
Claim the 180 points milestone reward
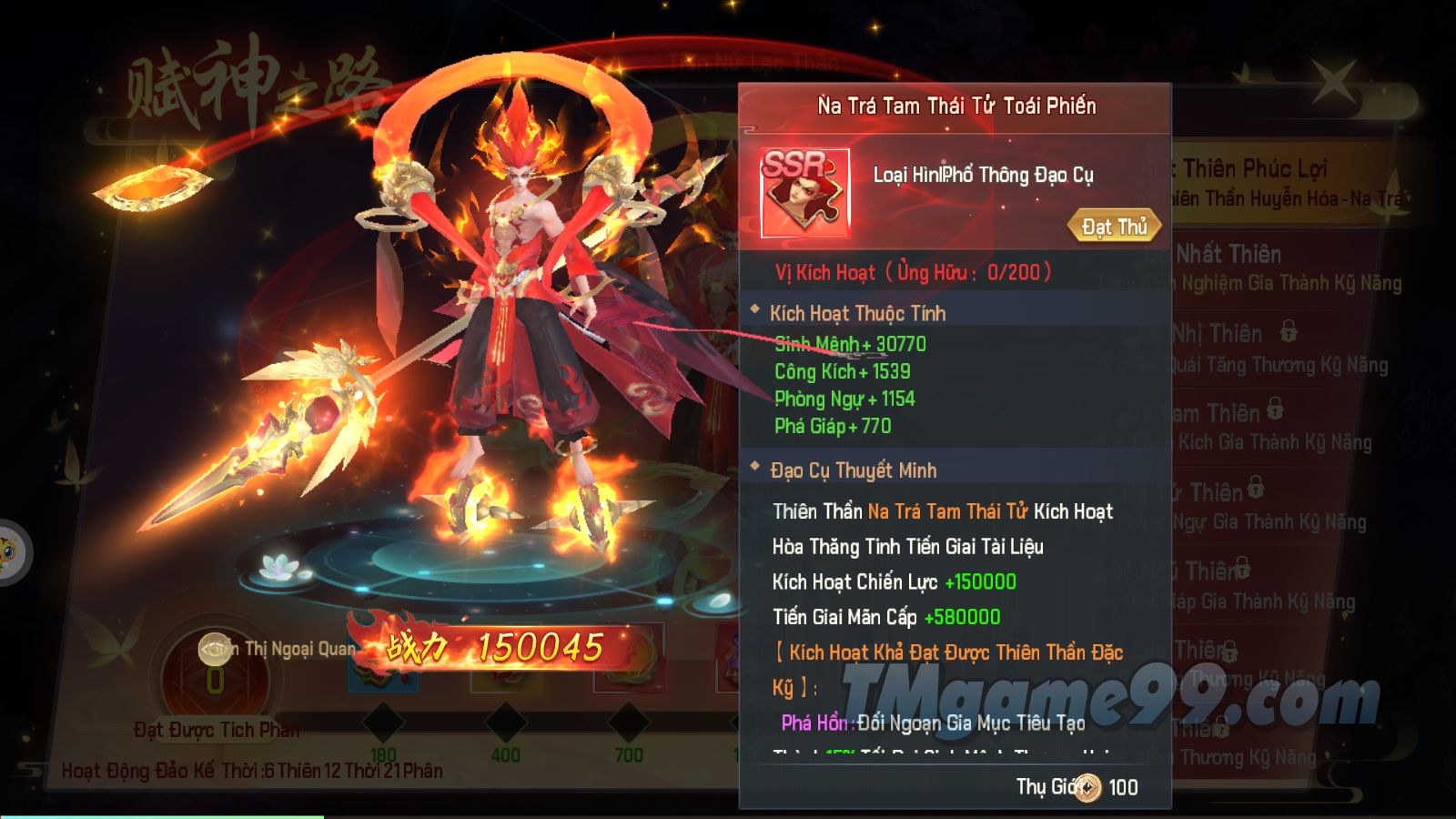pyautogui.click(x=383, y=723)
